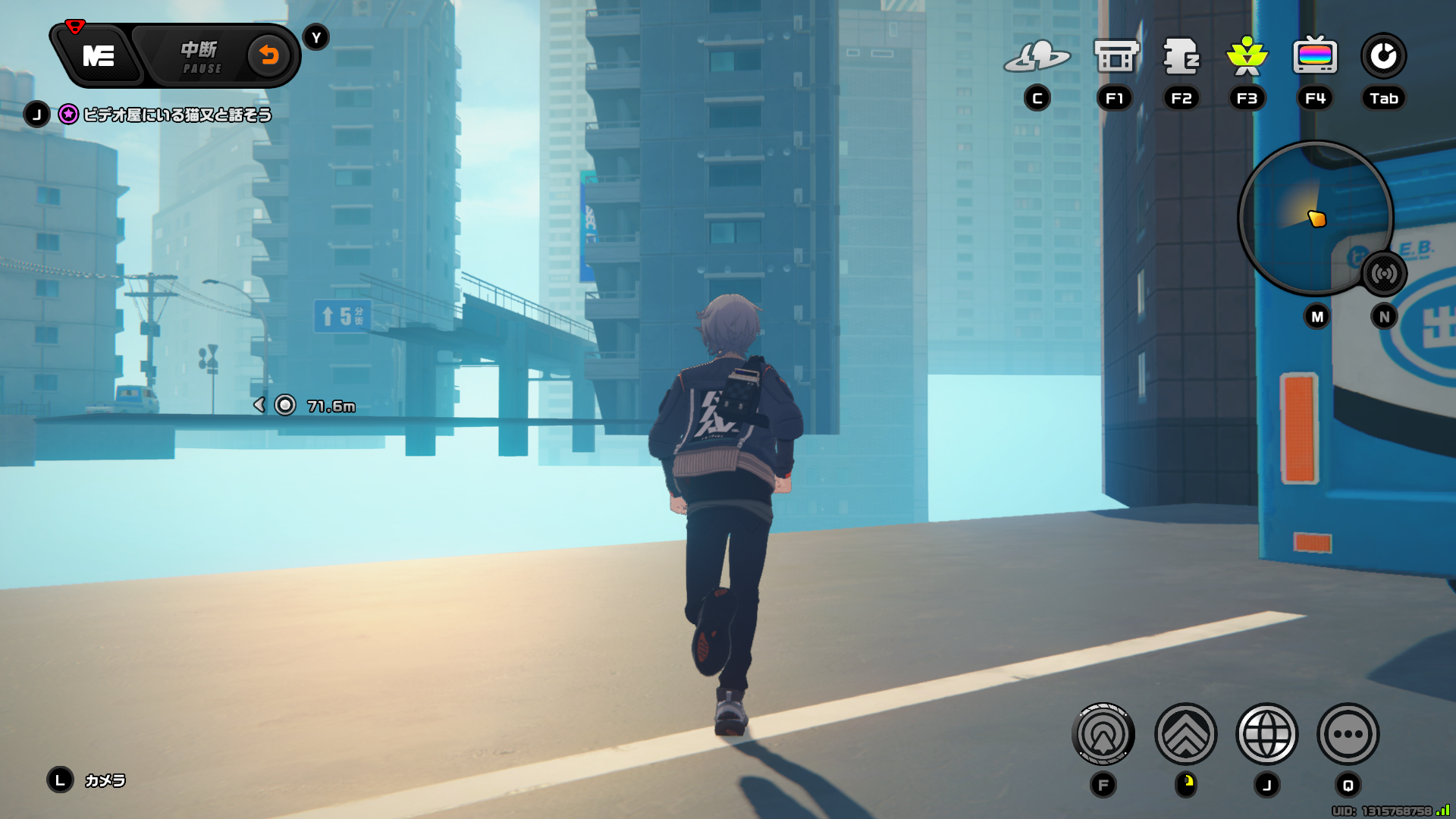This screenshot has height=819, width=1456.
Task: Open the hat and planet icon
Action: coord(1037,57)
